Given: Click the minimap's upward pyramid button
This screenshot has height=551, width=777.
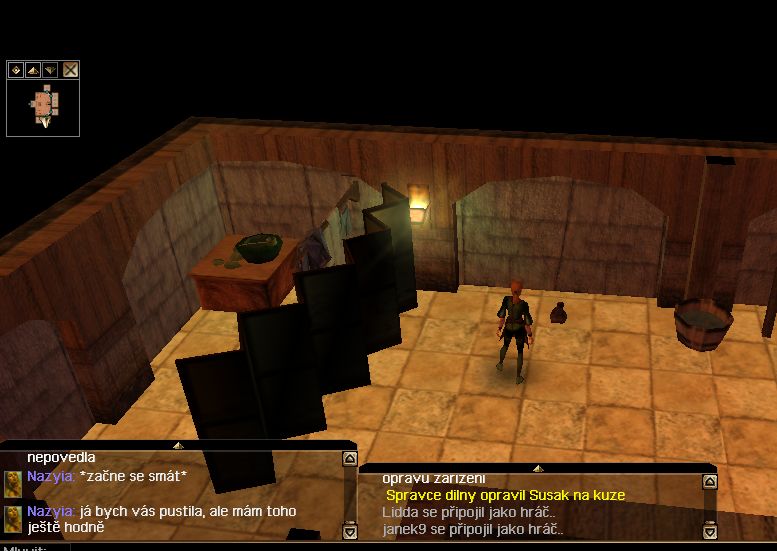Looking at the screenshot, I should click(32, 70).
